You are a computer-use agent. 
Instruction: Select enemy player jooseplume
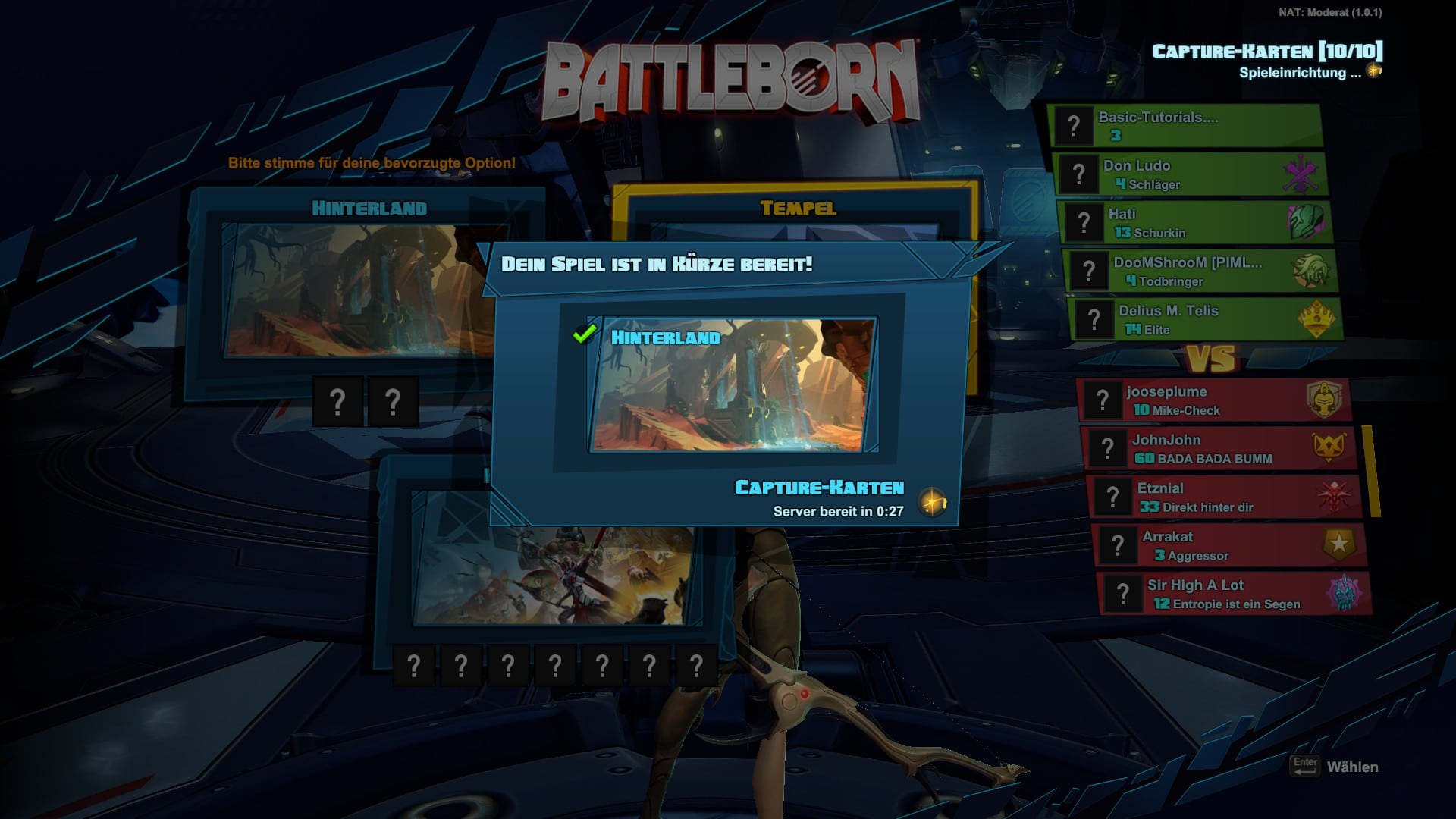(x=1213, y=400)
